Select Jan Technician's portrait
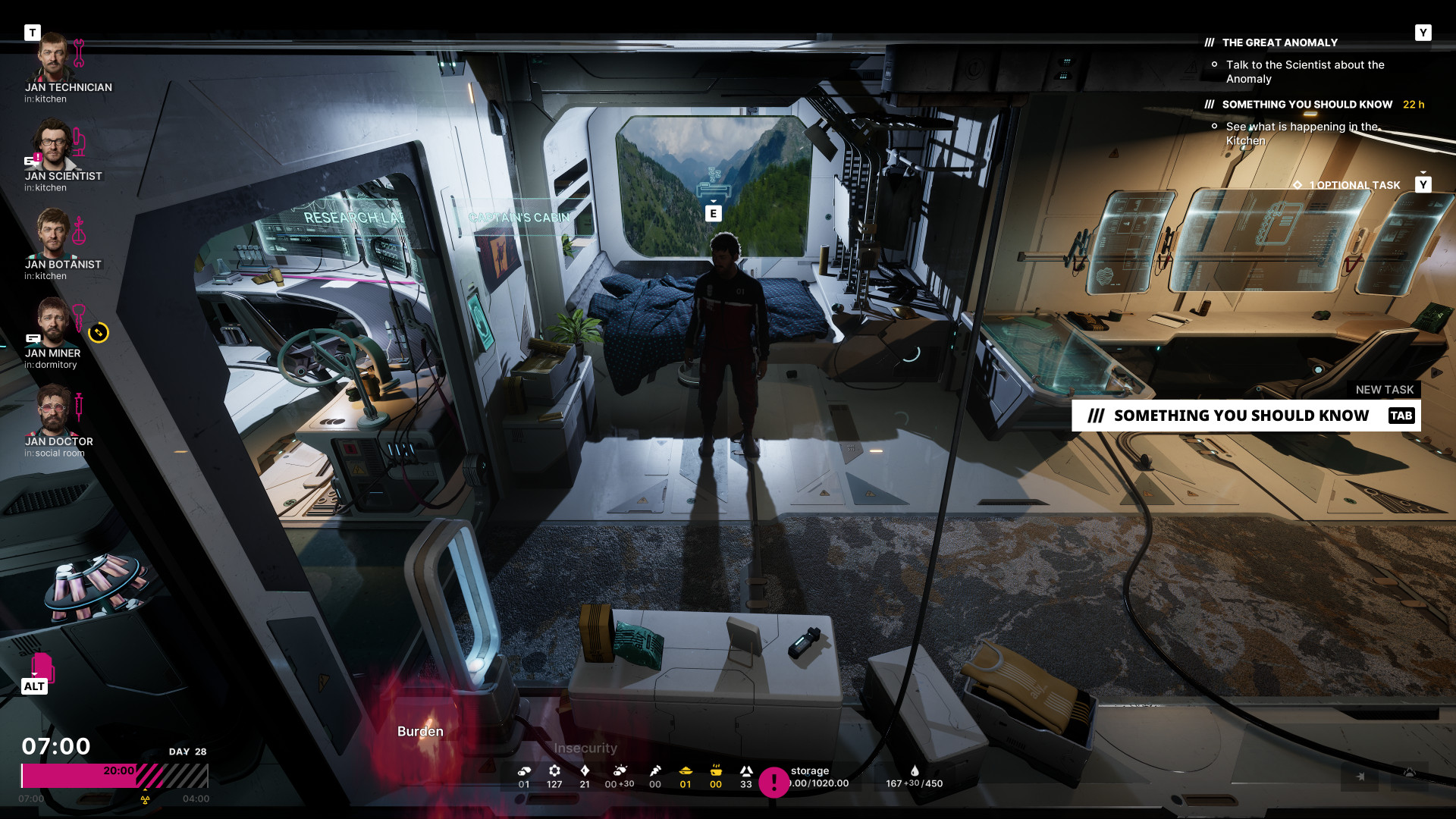Screen dimensions: 1456x819 pyautogui.click(x=53, y=57)
